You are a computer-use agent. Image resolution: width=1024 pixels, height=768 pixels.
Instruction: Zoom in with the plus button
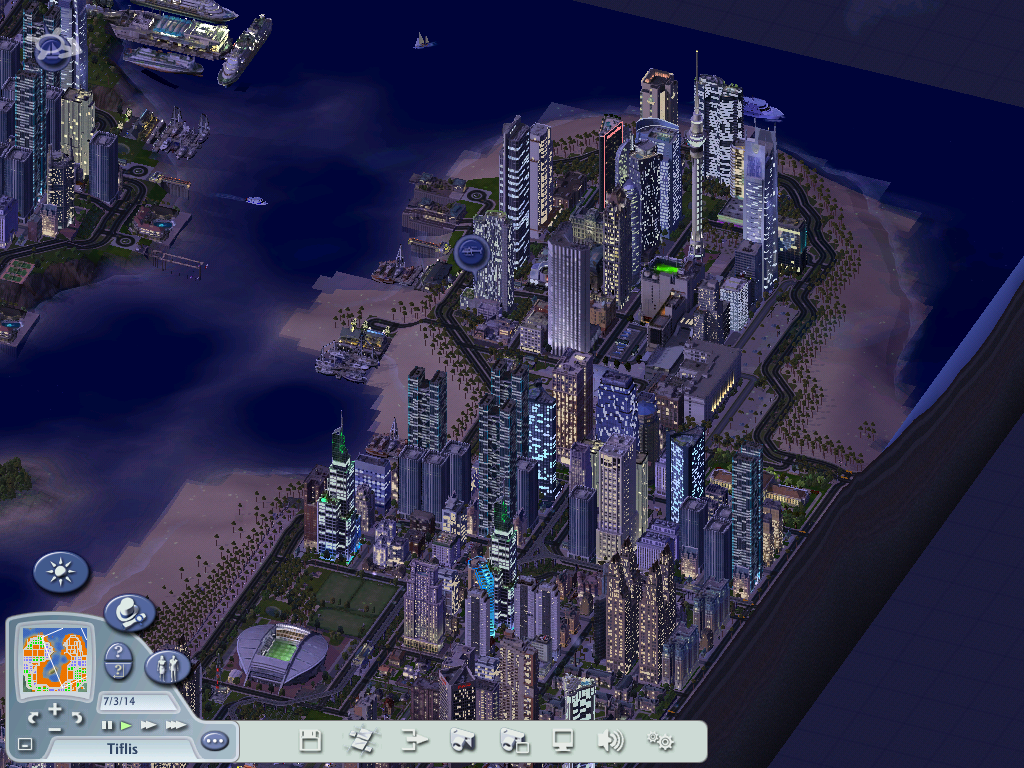pyautogui.click(x=54, y=711)
